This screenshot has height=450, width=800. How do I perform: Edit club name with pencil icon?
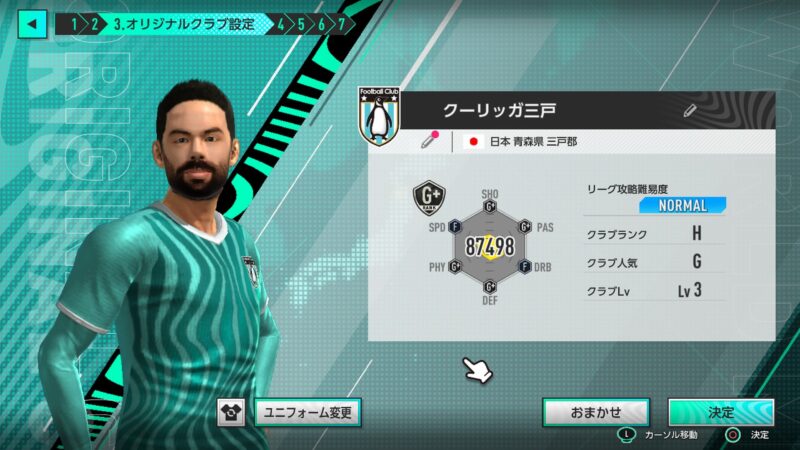click(690, 110)
